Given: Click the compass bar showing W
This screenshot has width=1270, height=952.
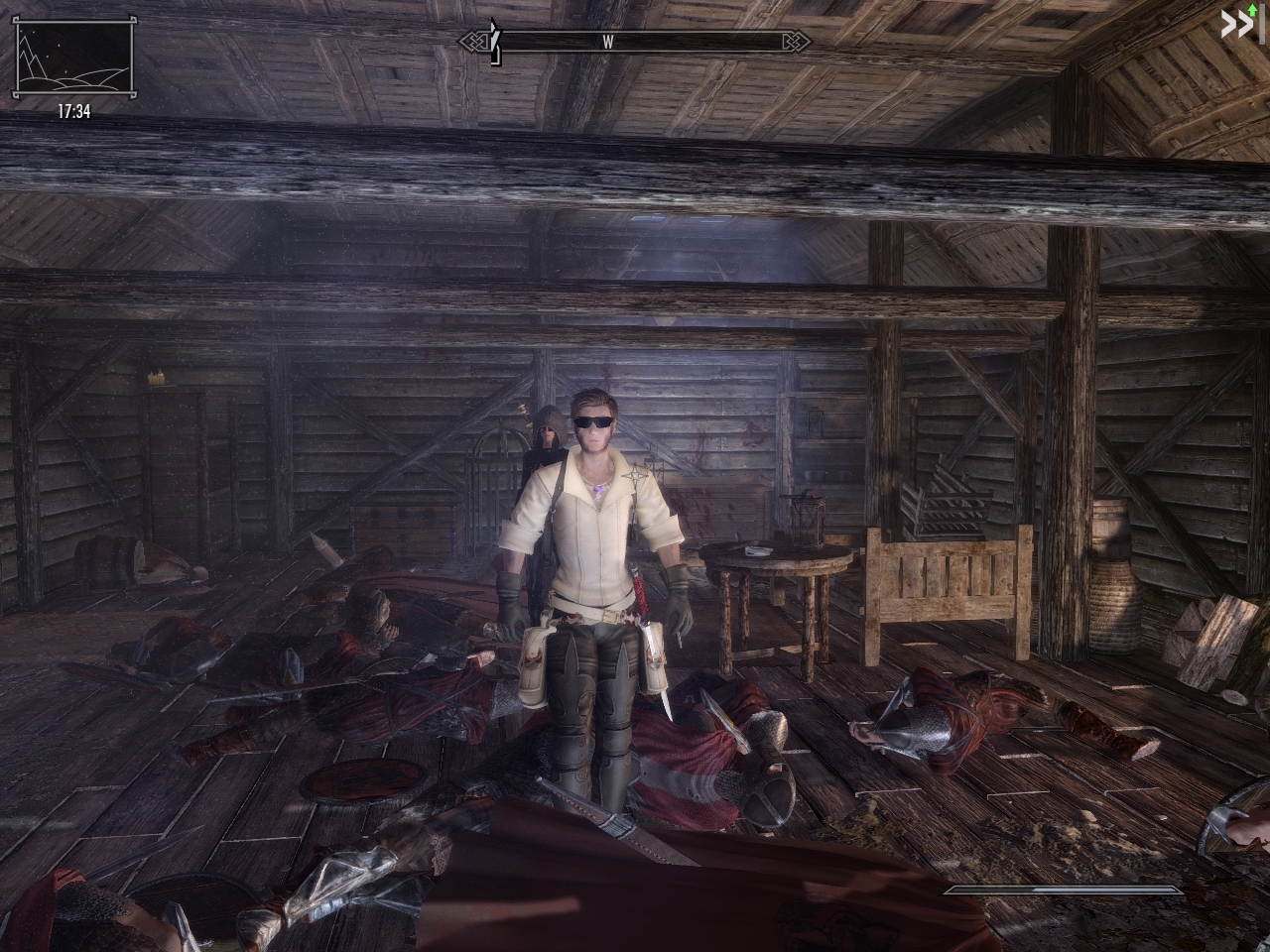Looking at the screenshot, I should (x=635, y=42).
